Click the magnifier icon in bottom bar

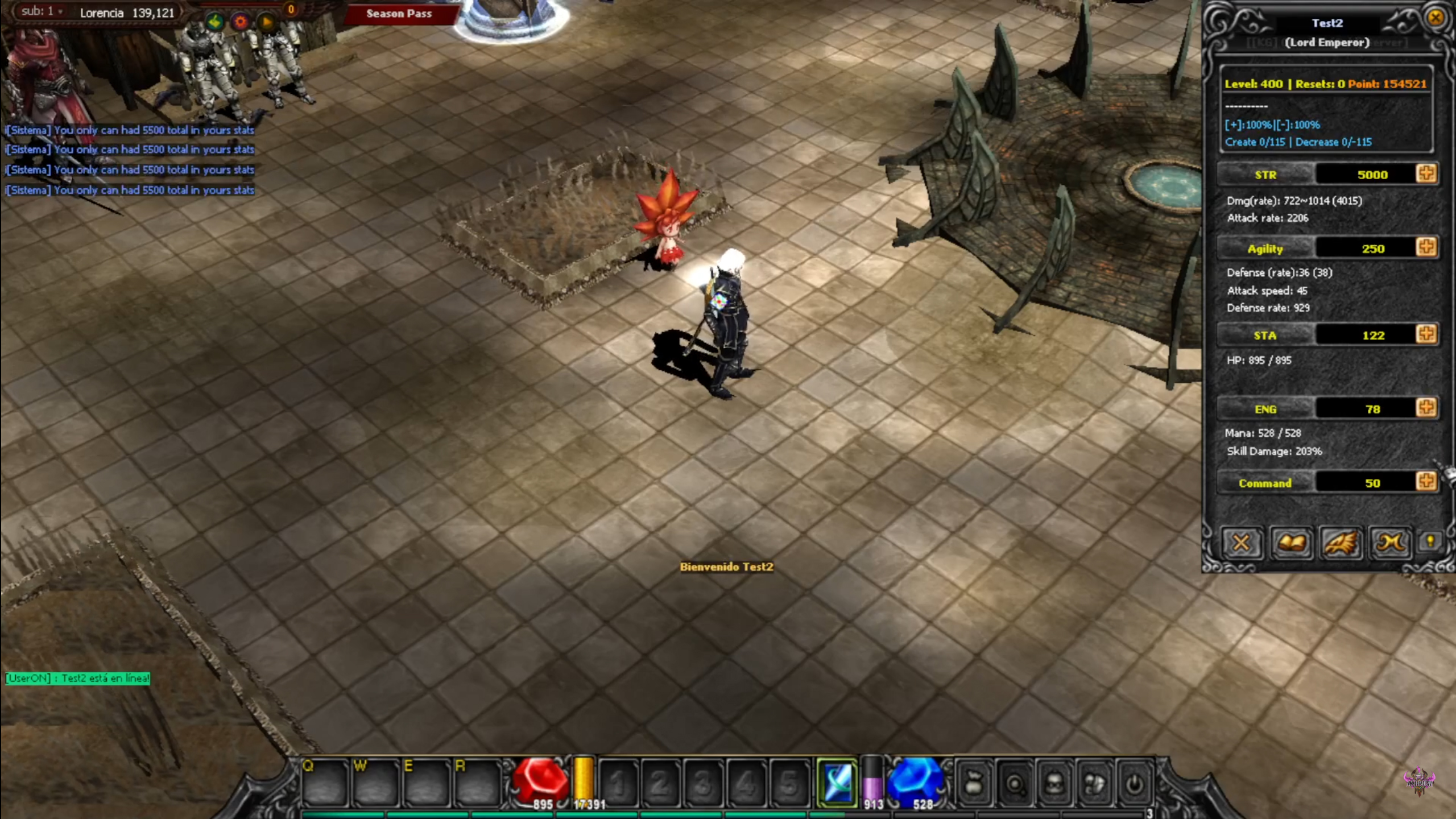1015,784
